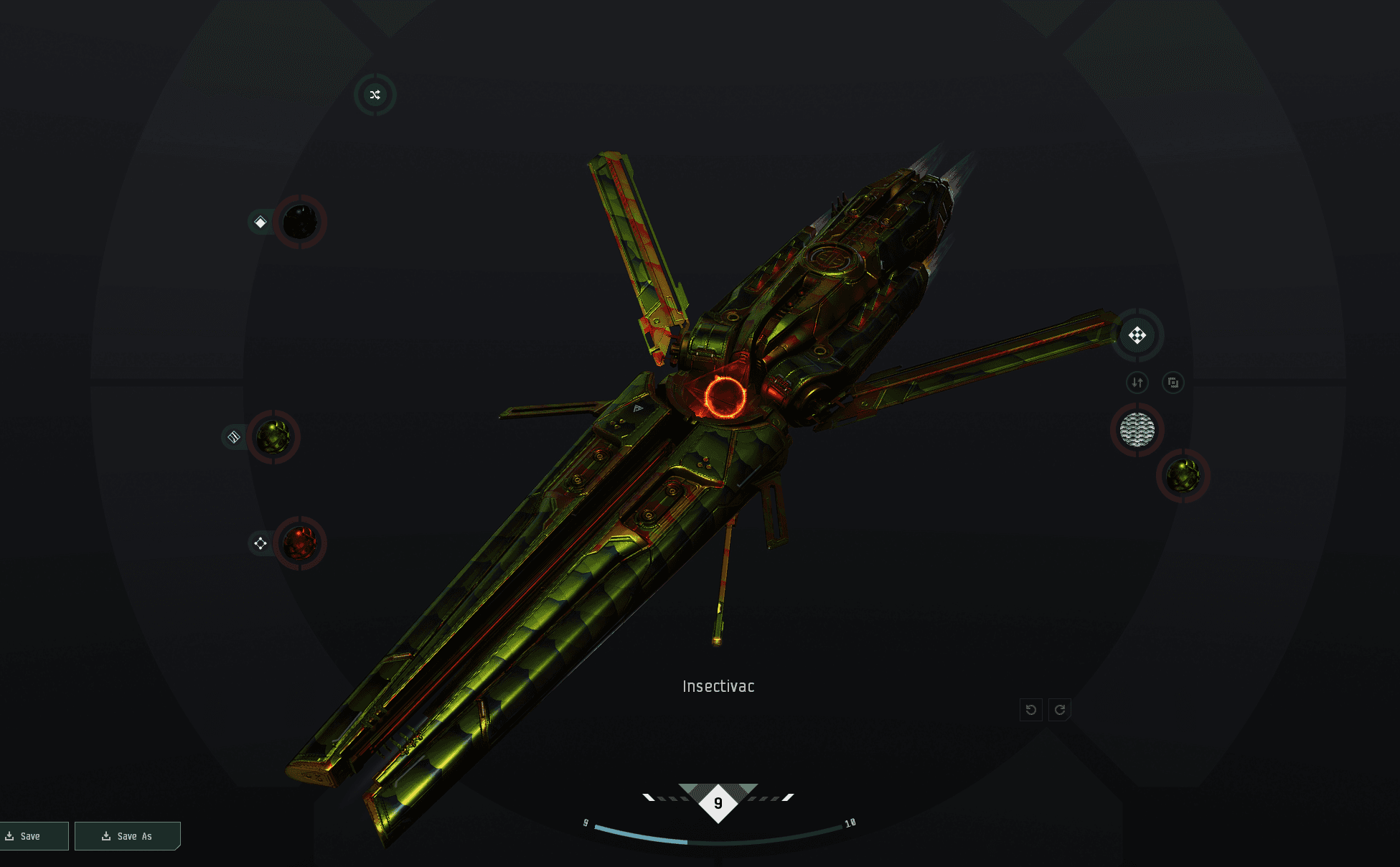Select the red nanocoating color slot
The height and width of the screenshot is (867, 1400).
coord(300,543)
